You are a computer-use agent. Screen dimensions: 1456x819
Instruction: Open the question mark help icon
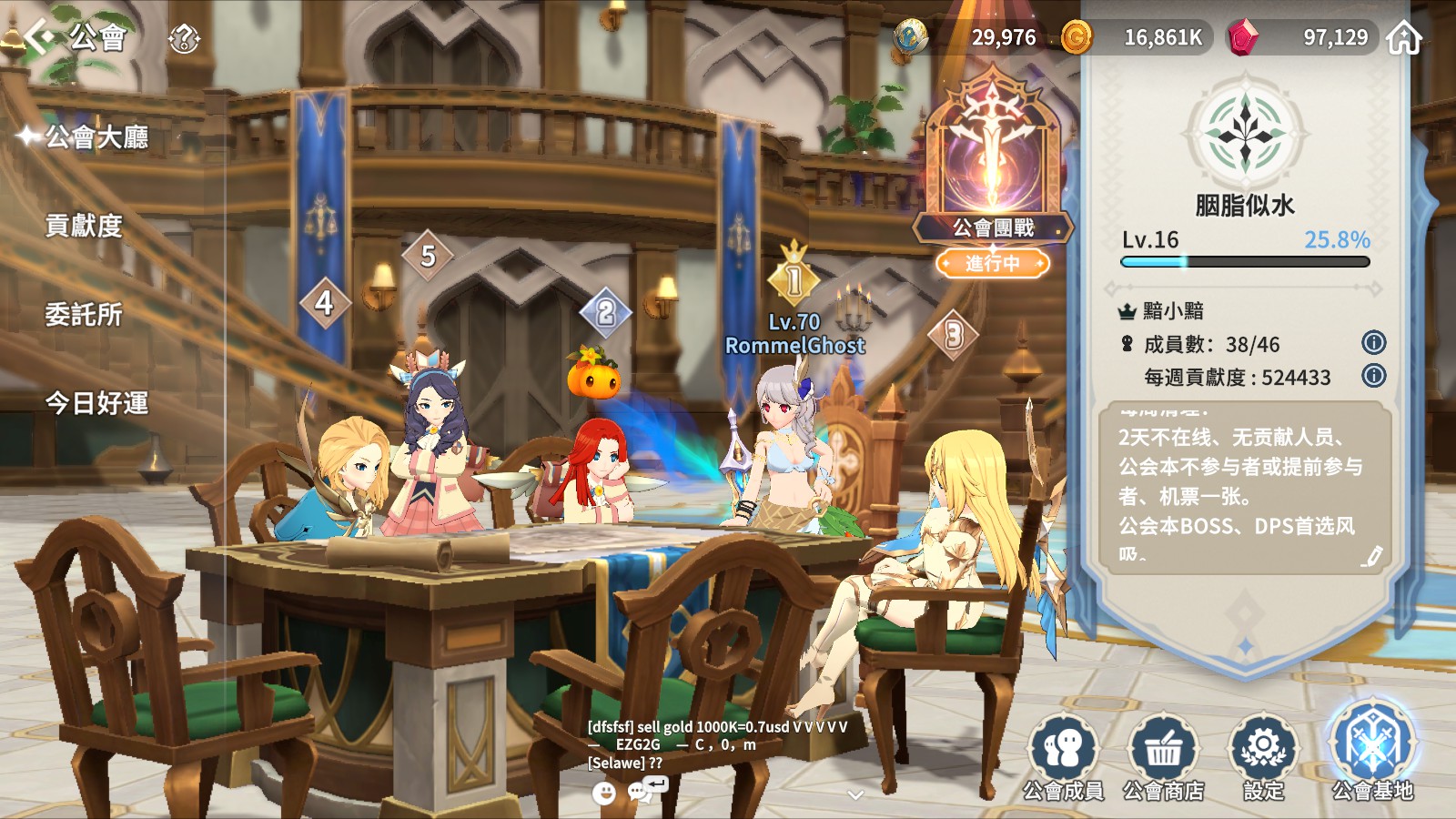(184, 38)
